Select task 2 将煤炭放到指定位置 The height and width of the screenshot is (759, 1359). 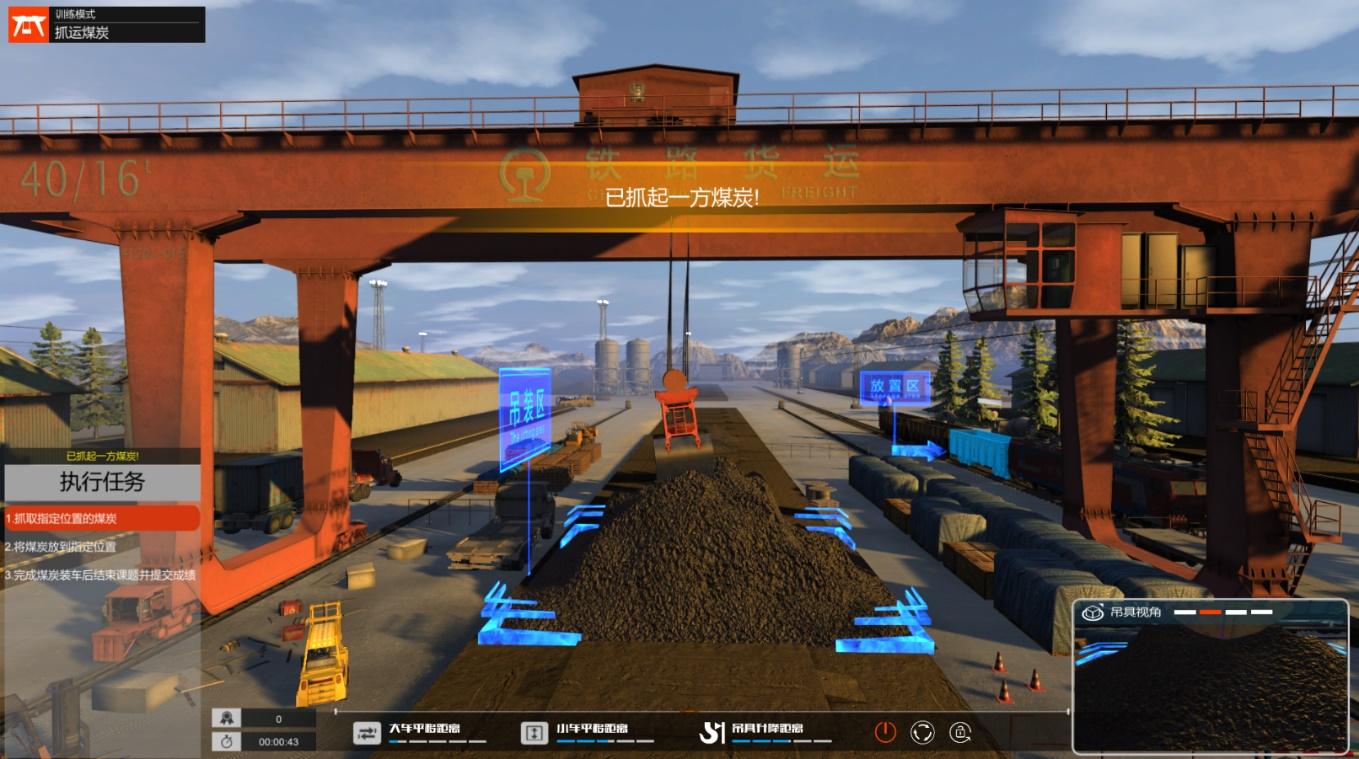point(101,547)
